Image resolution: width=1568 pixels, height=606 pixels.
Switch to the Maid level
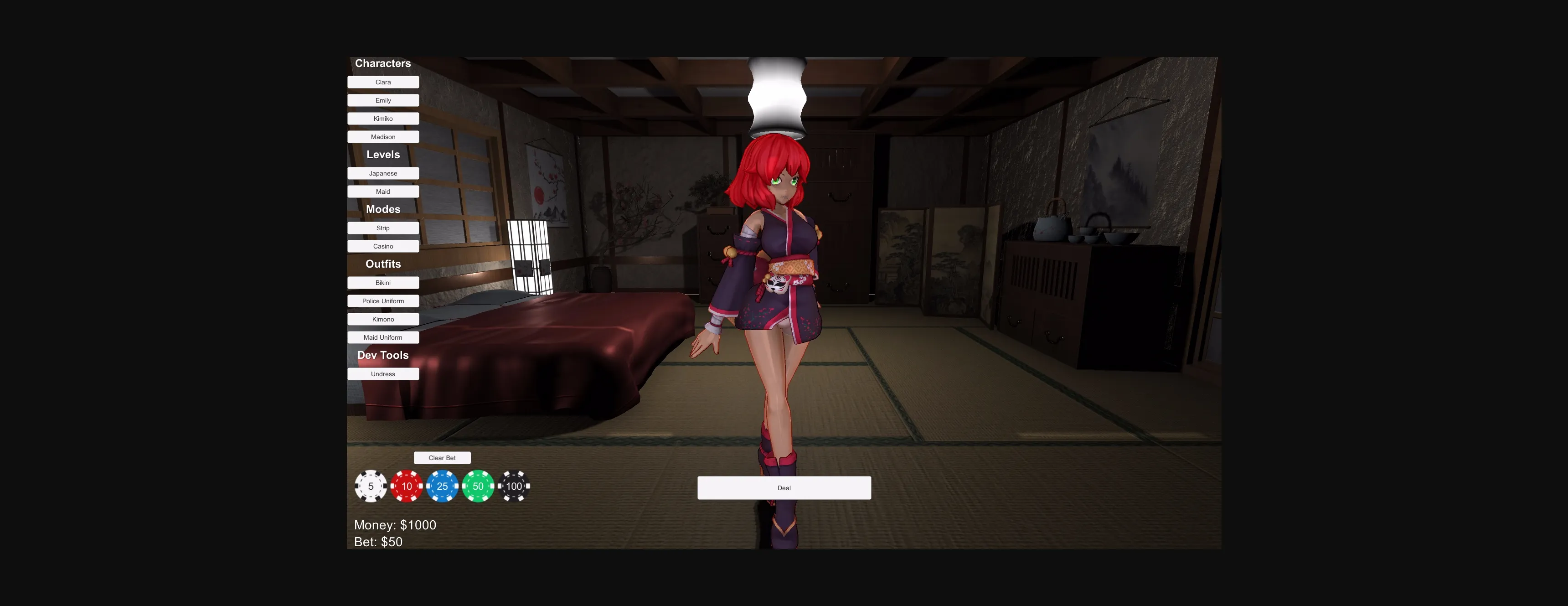383,191
